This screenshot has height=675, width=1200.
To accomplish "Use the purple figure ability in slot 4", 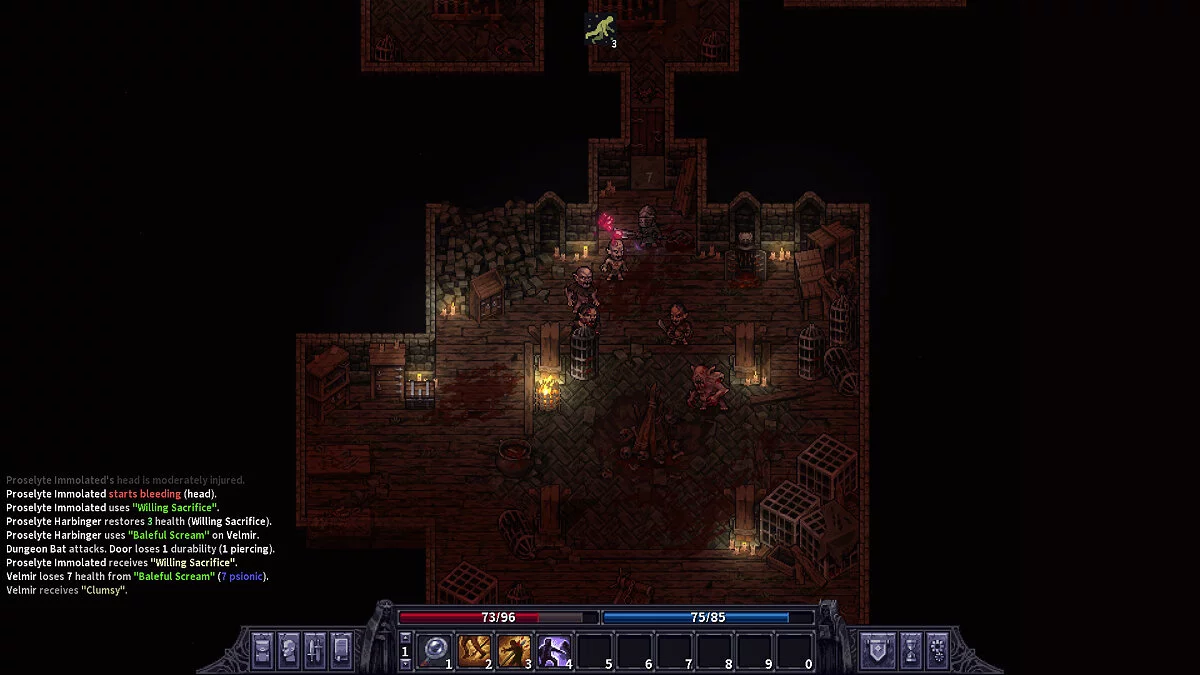I will pos(554,650).
